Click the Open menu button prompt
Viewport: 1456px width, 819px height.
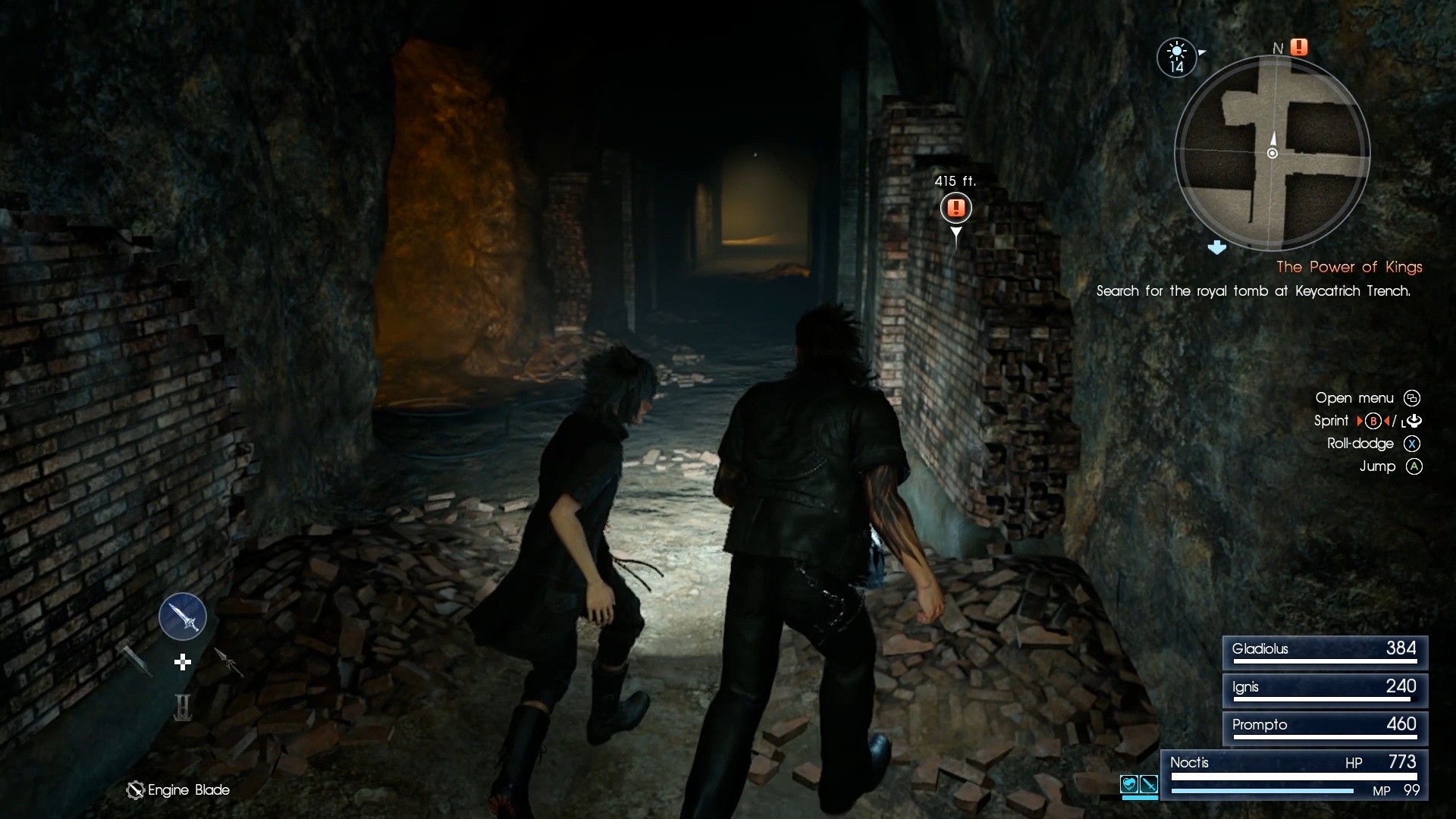(x=1414, y=398)
